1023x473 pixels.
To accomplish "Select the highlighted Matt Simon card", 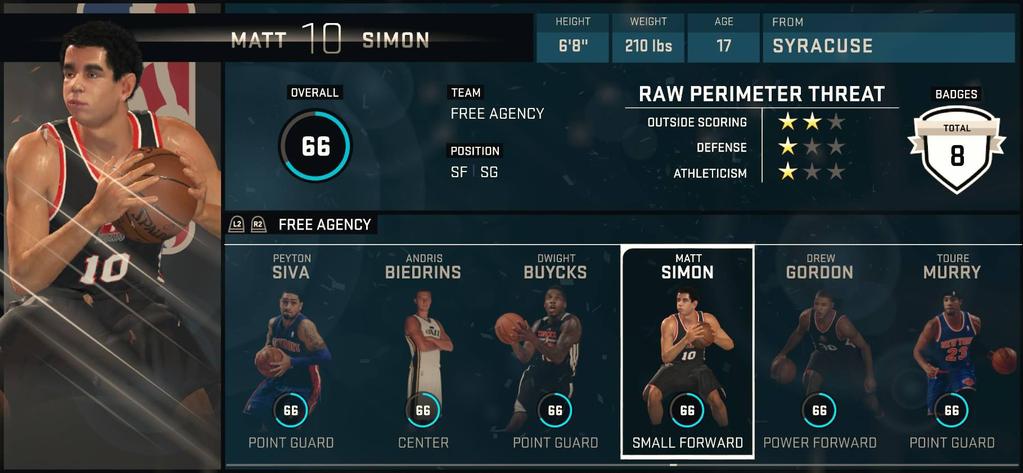I will click(687, 350).
